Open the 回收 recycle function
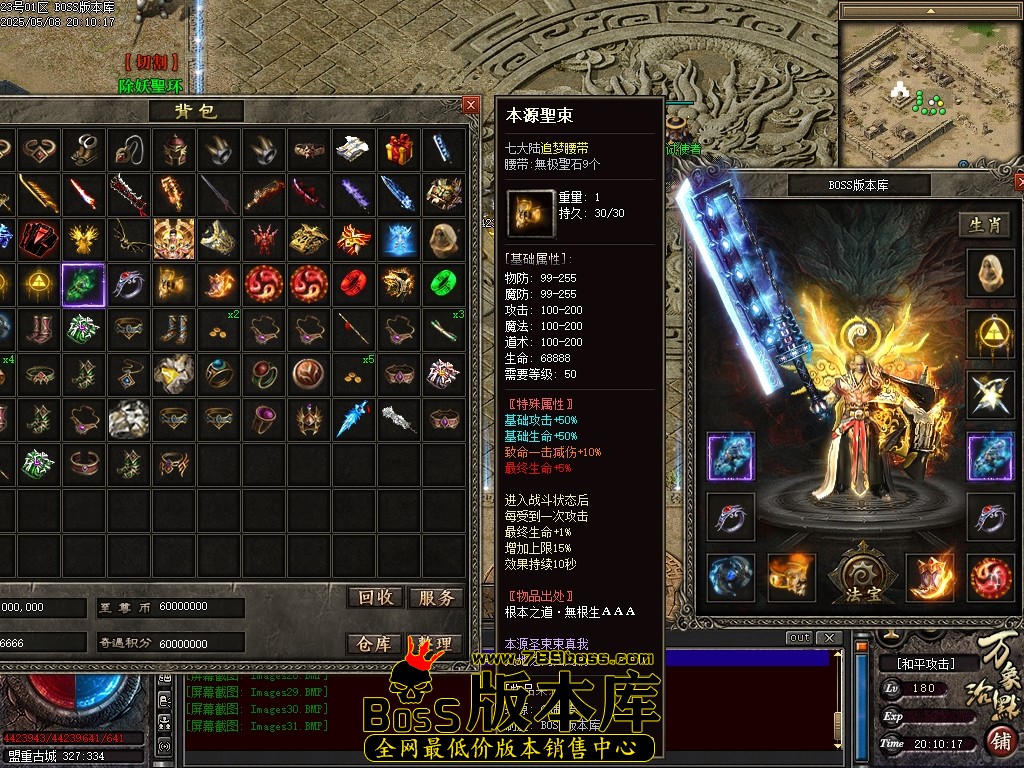This screenshot has height=768, width=1024. pyautogui.click(x=376, y=597)
